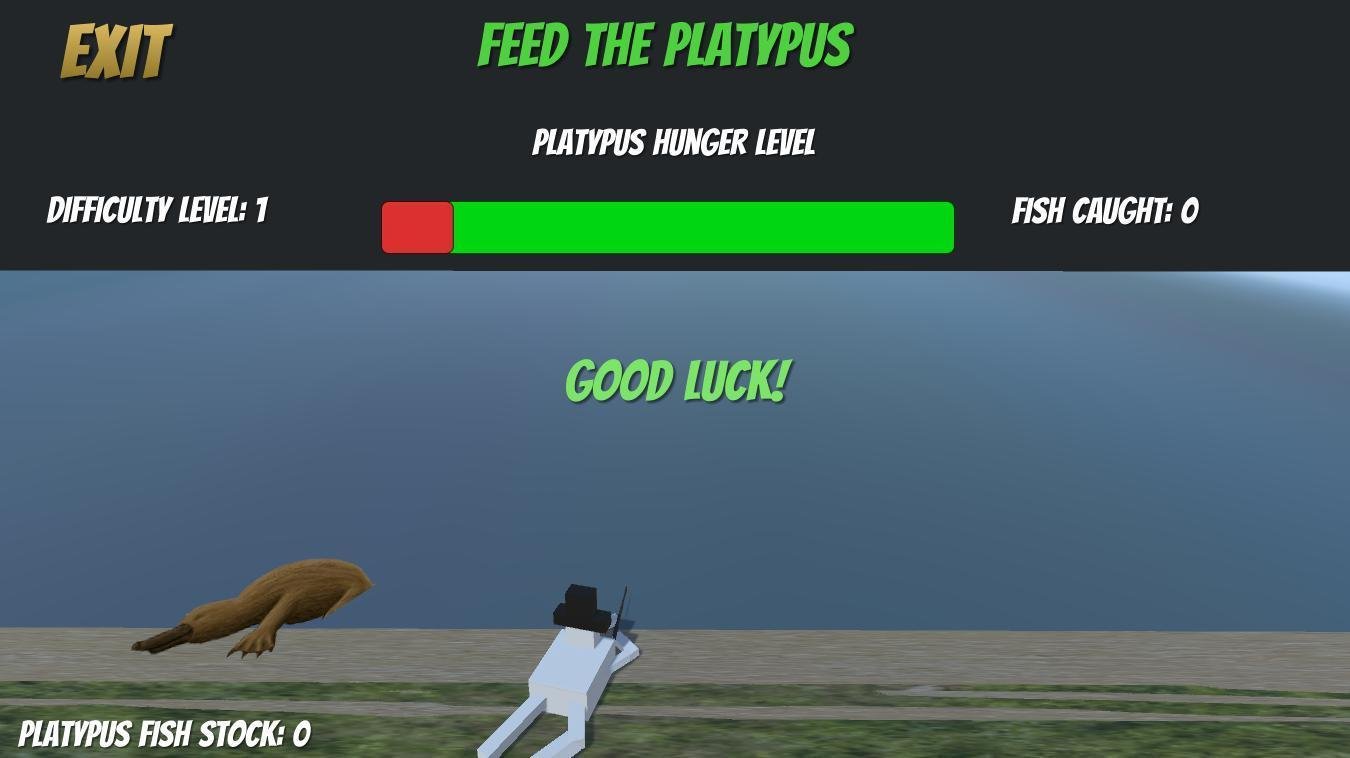Click the GOOD LUCK! message
This screenshot has height=758, width=1350.
[x=678, y=380]
